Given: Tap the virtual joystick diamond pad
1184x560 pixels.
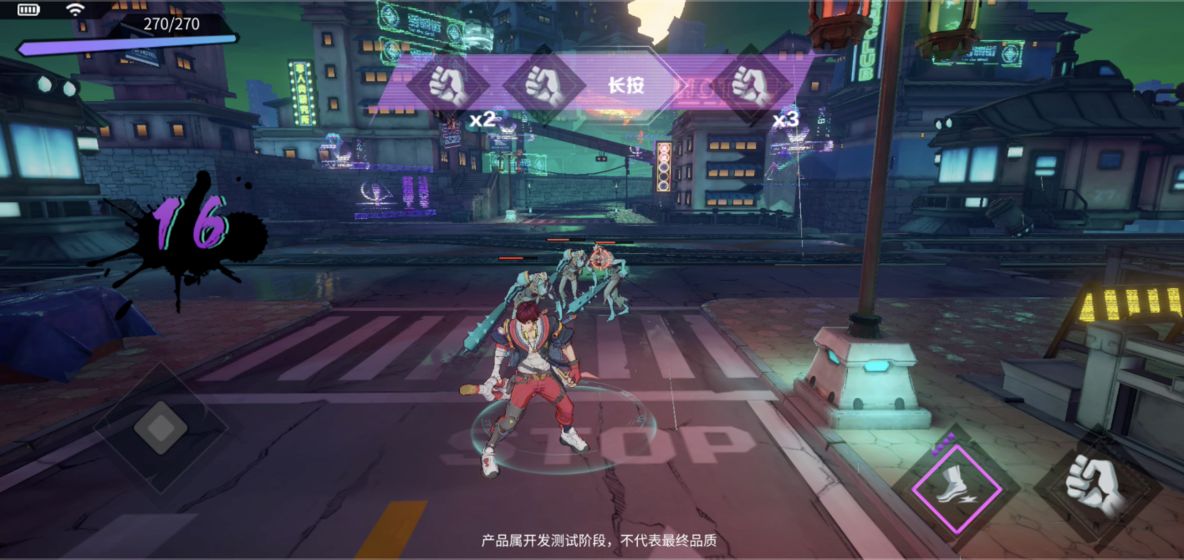Looking at the screenshot, I should click(x=160, y=428).
